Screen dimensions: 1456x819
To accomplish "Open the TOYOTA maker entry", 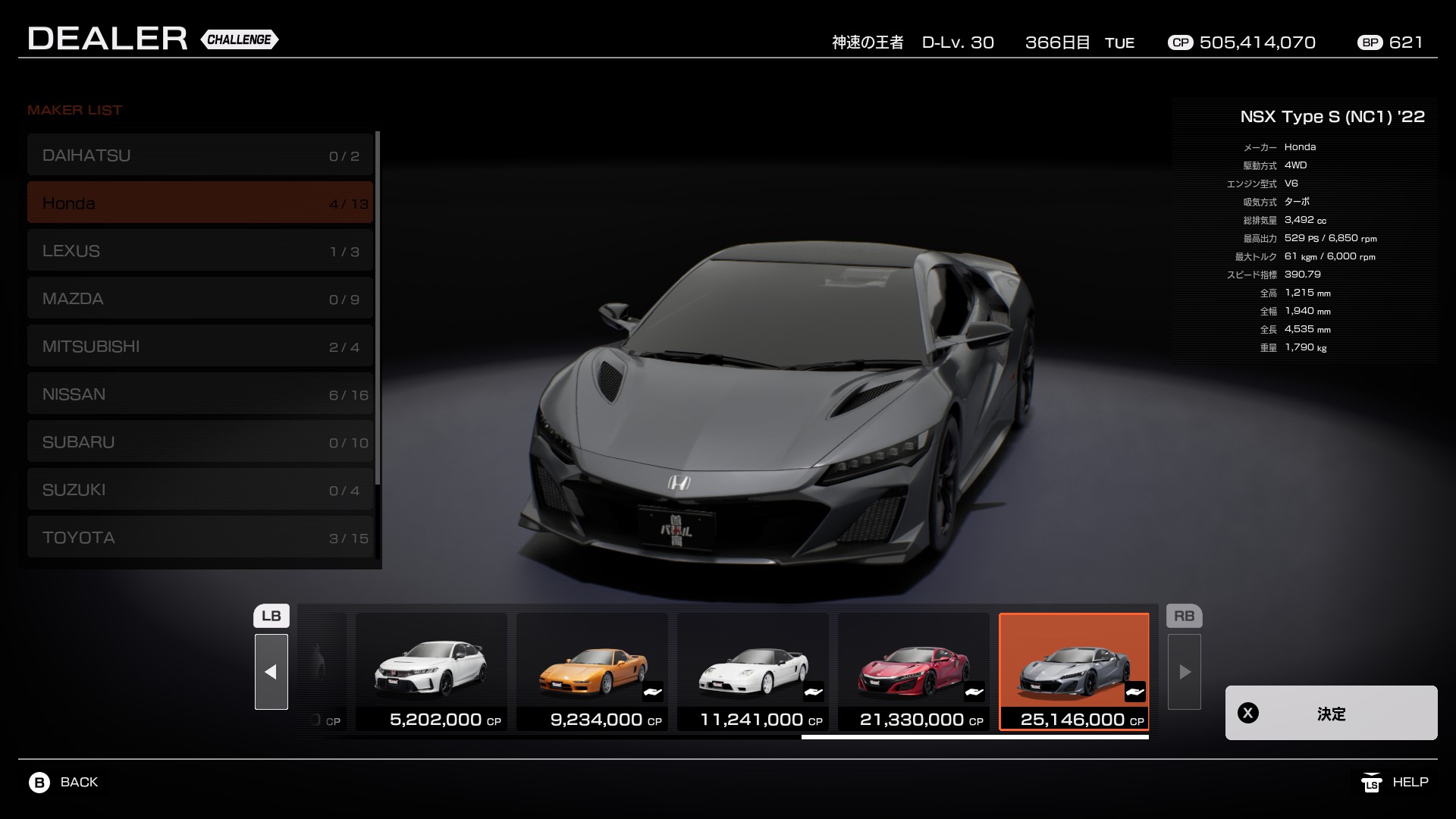I will point(200,538).
